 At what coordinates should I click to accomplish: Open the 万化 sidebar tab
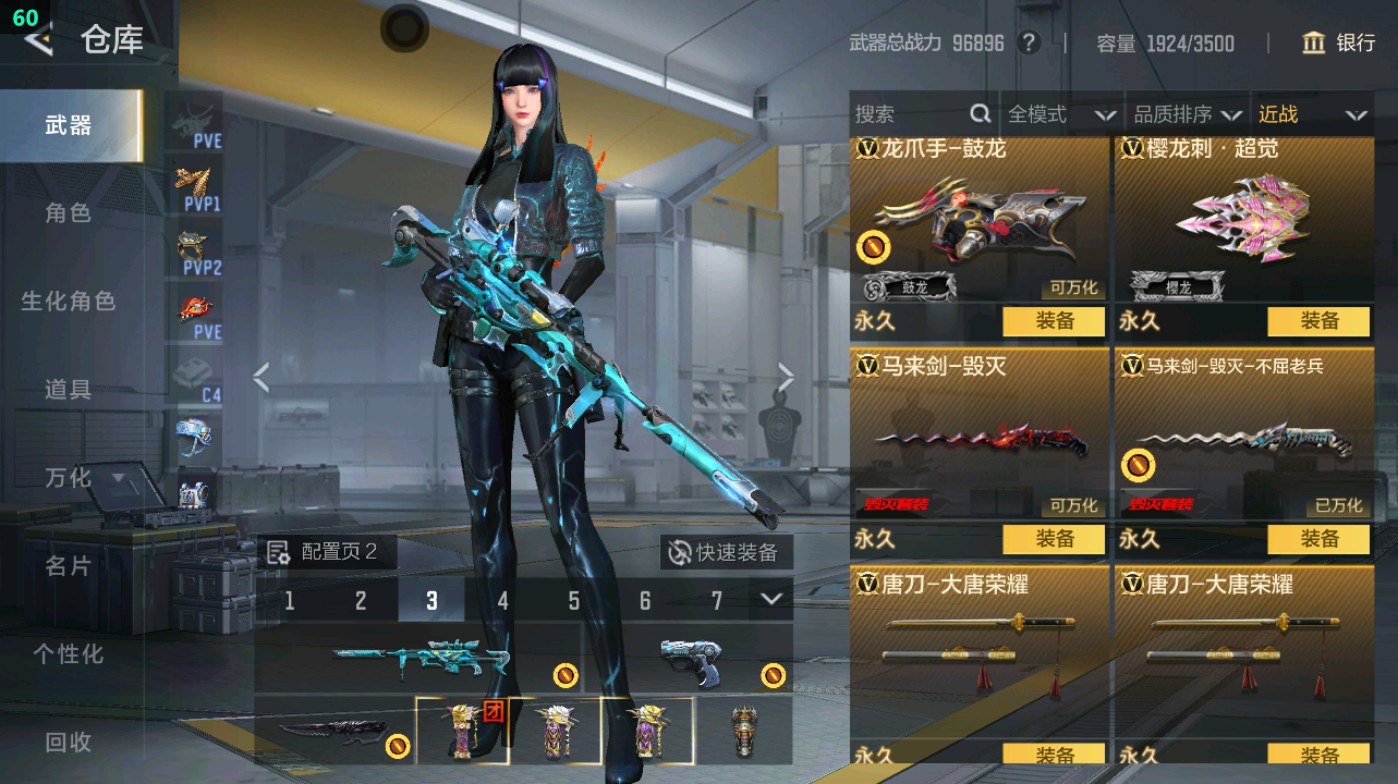69,479
